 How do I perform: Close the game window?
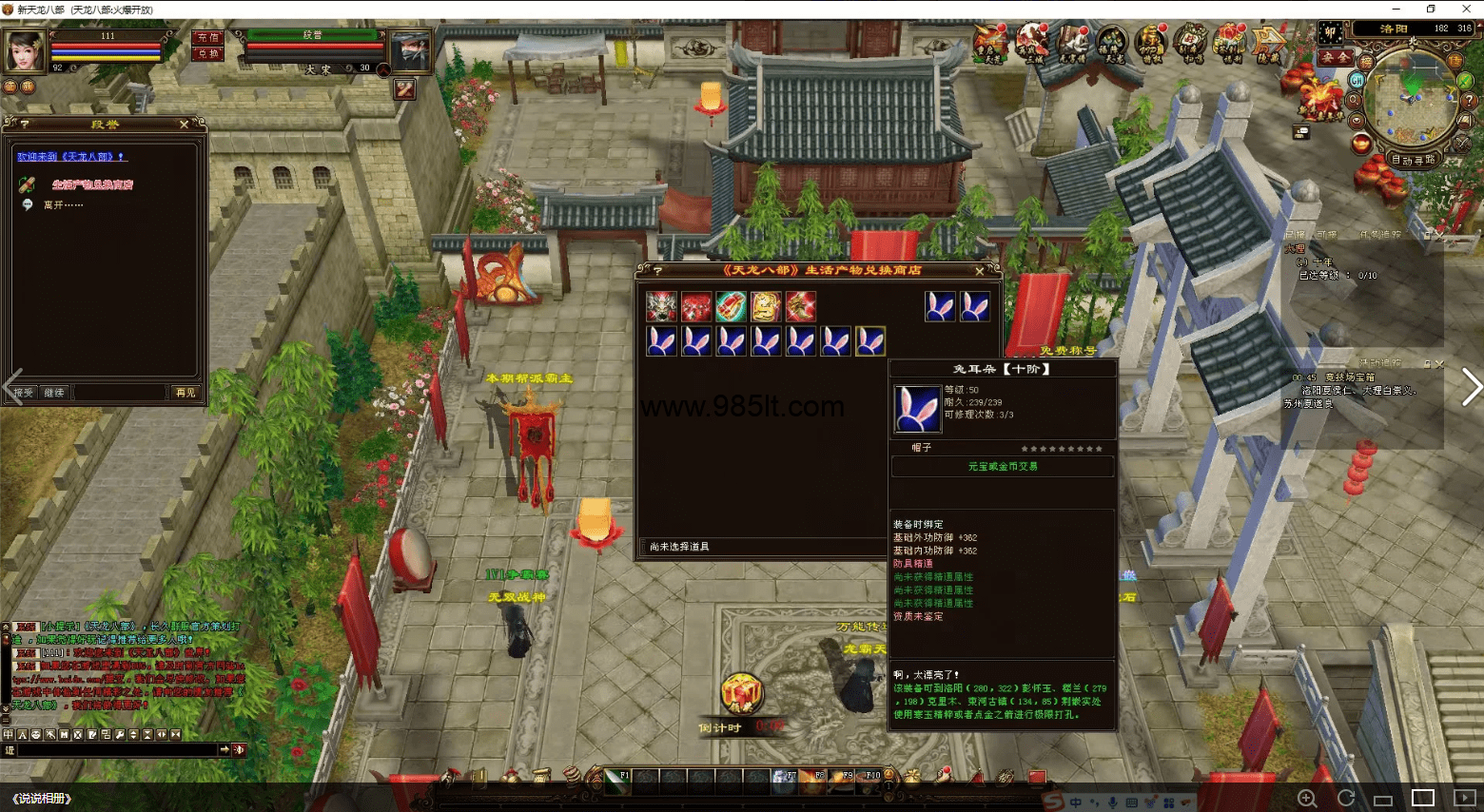tap(1465, 9)
